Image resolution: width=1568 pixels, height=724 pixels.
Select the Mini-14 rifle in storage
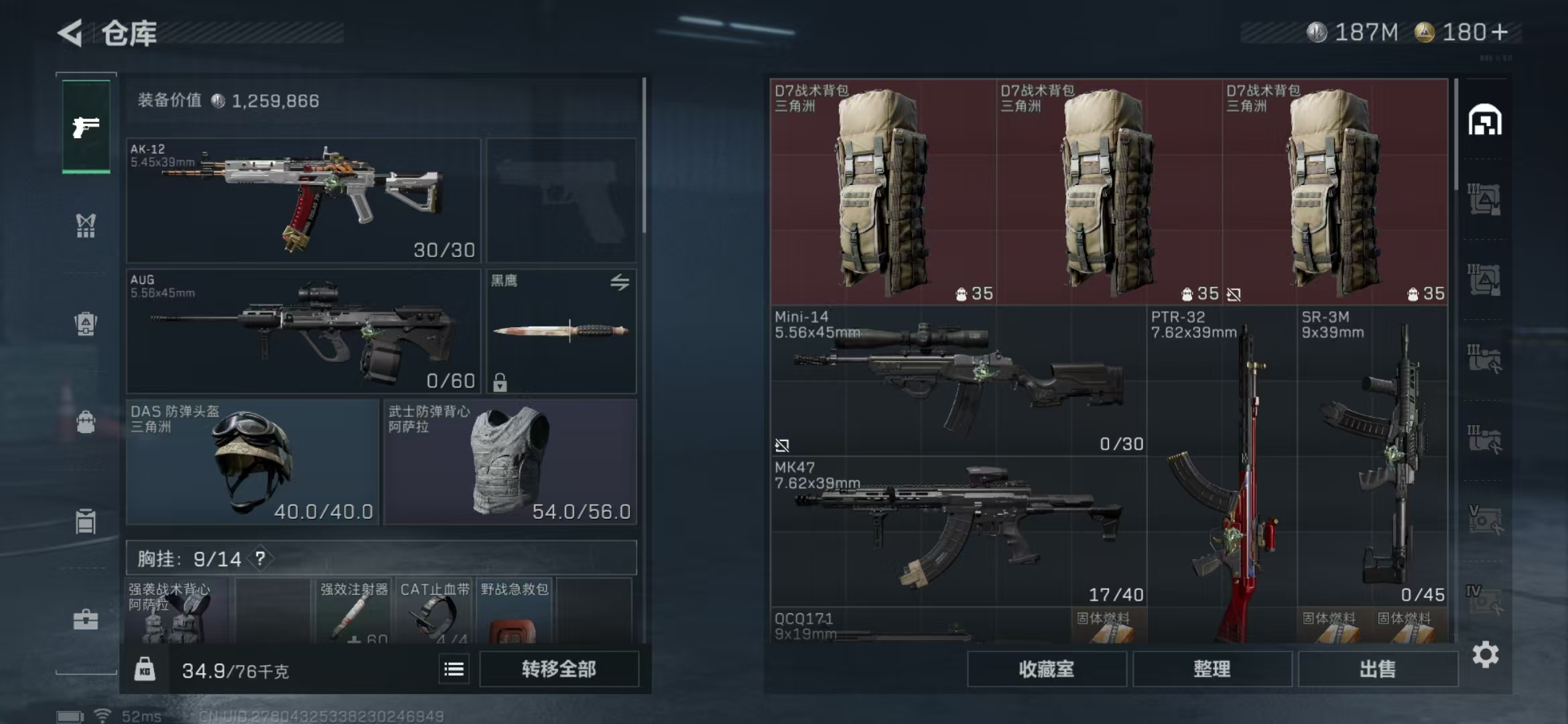tap(958, 381)
